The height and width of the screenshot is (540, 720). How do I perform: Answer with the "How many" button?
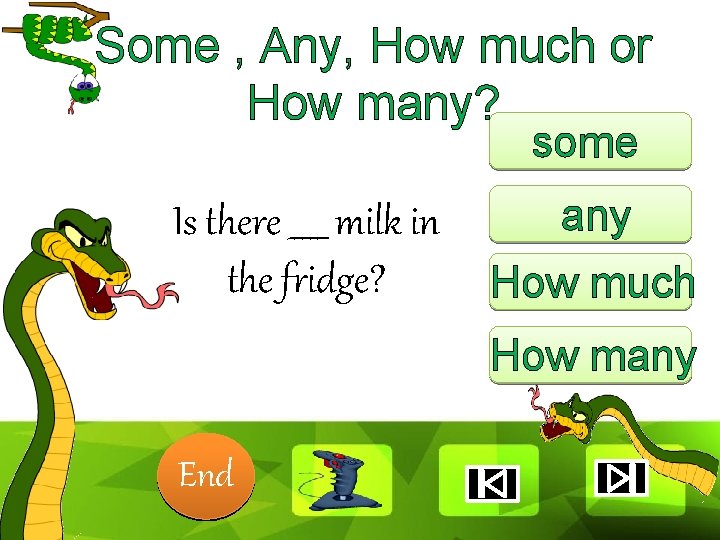pyautogui.click(x=591, y=355)
